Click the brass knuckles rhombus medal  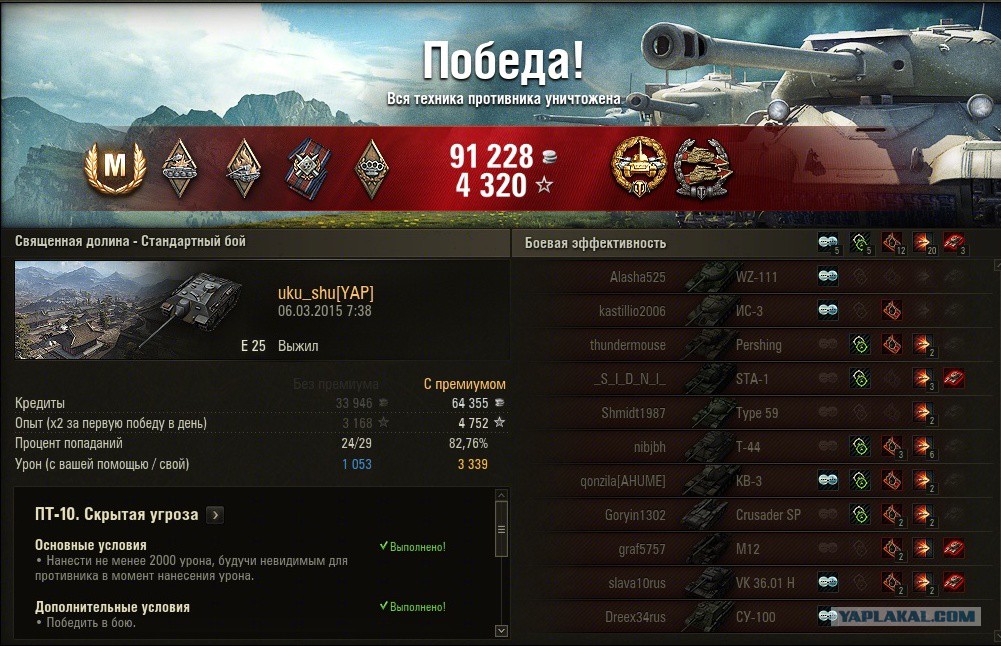coord(372,167)
